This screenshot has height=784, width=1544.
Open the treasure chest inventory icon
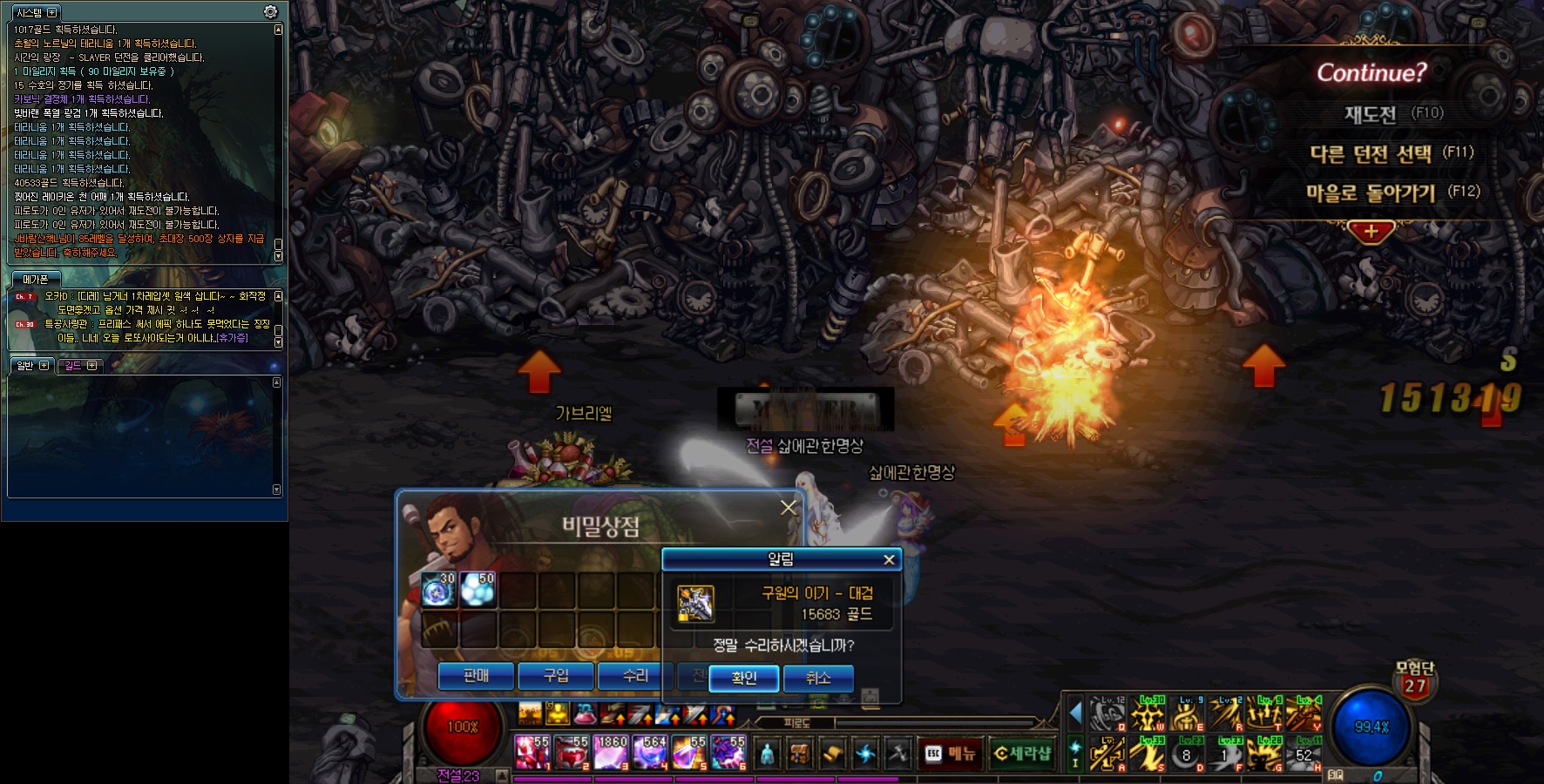800,754
